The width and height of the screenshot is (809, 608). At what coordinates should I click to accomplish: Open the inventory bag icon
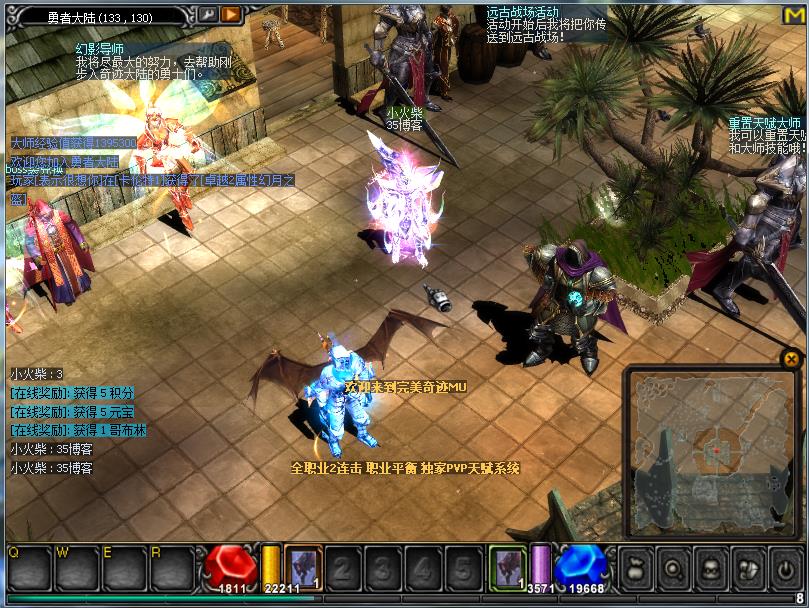(638, 568)
